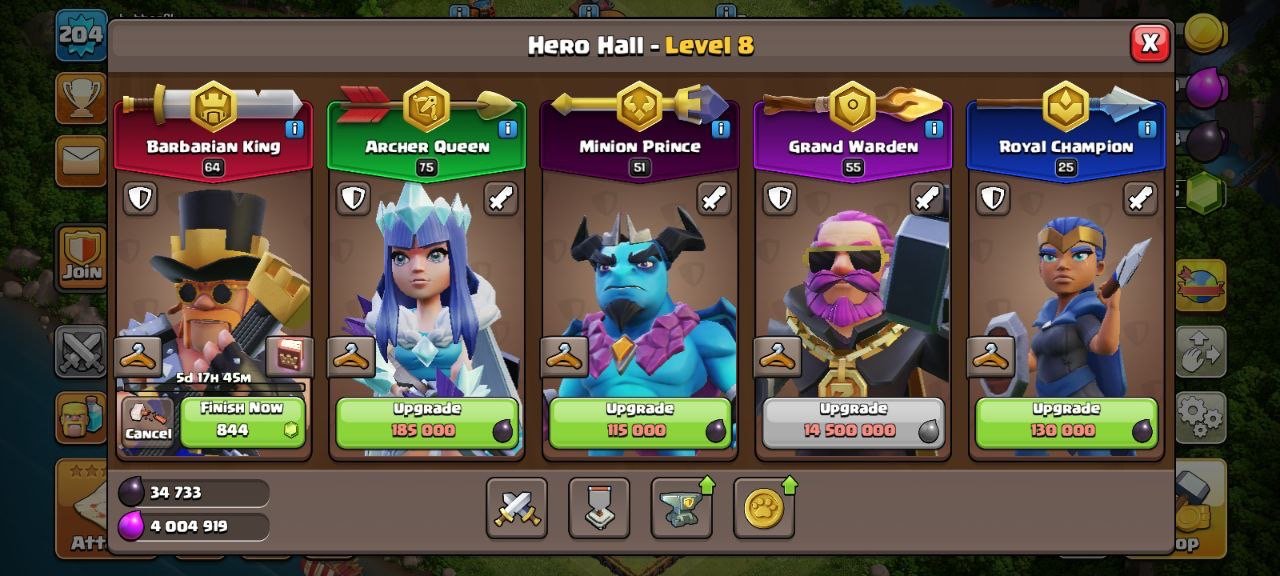Show Royal Champion info
Screen dimensions: 1280x576
click(1146, 129)
